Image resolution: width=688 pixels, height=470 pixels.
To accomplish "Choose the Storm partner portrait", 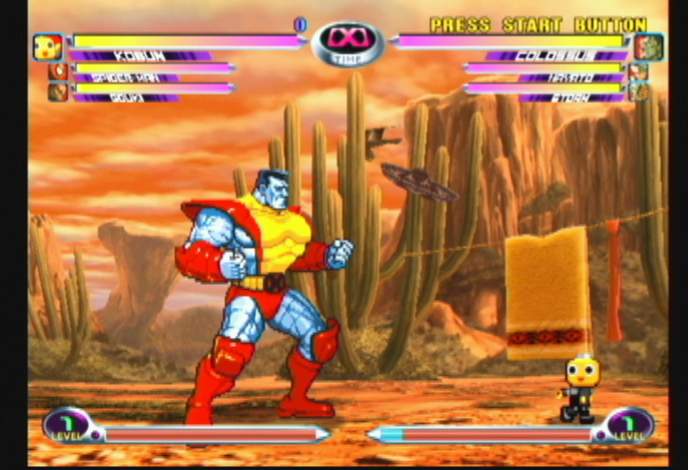I will (638, 92).
